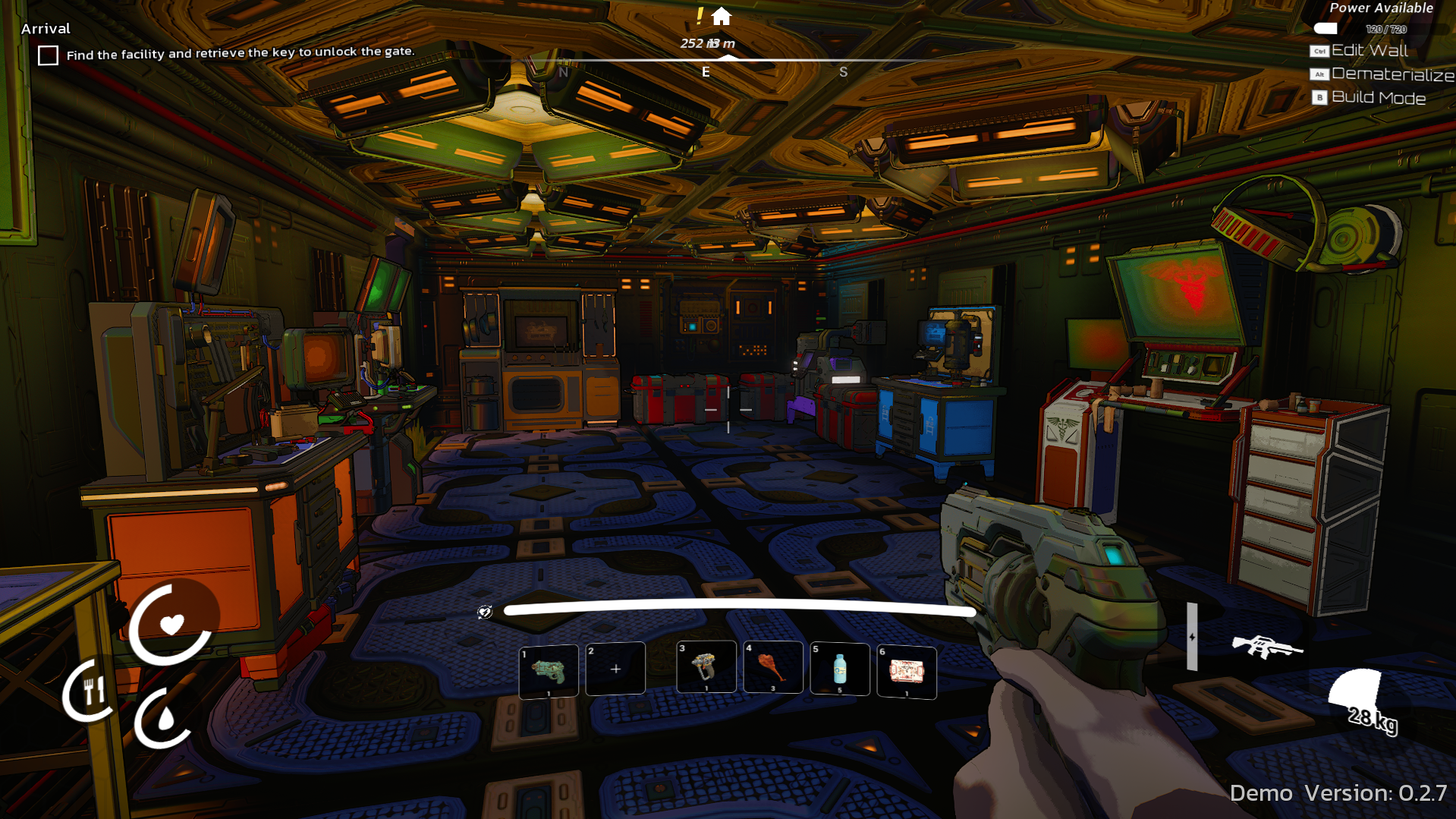This screenshot has width=1456, height=819.
Task: Select the white medkit slot
Action: tap(906, 671)
